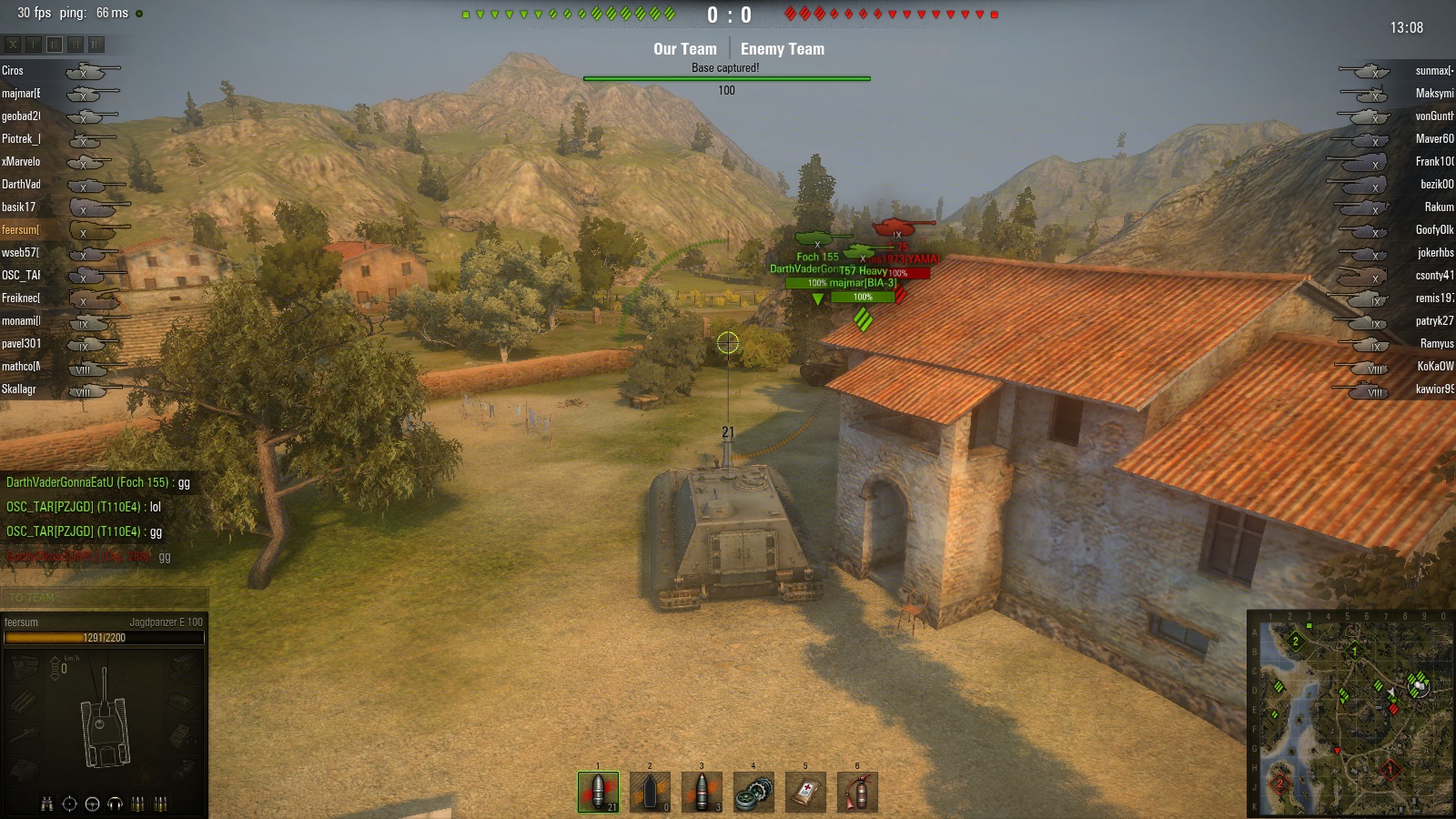Use the first aid kit consumable
Screen dimensions: 1456x819
[805, 792]
